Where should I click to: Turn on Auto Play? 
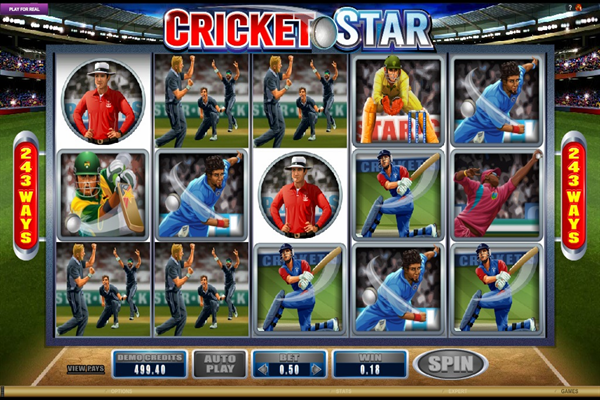(x=219, y=364)
